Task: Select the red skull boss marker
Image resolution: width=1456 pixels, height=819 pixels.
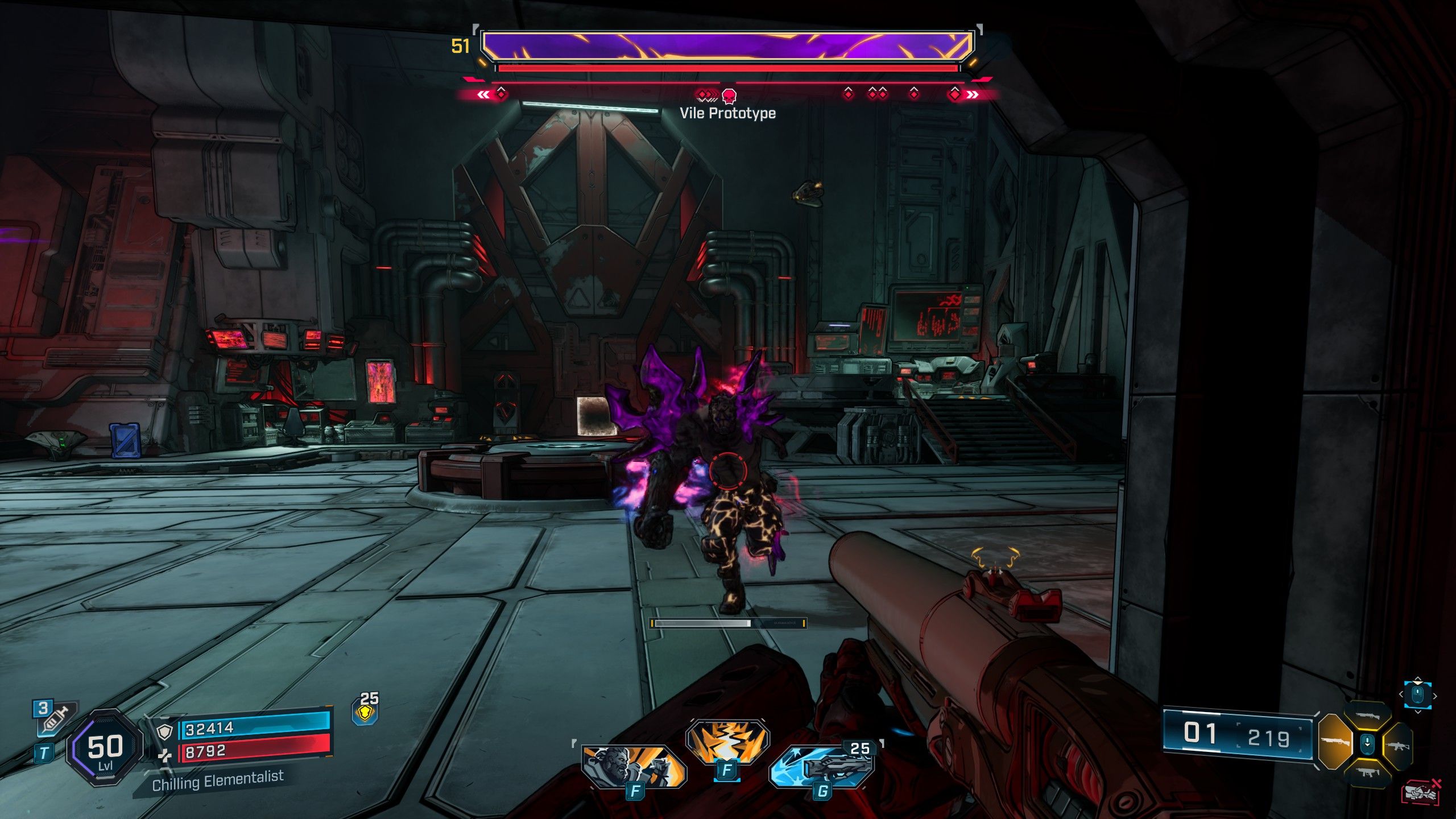Action: pos(729,95)
